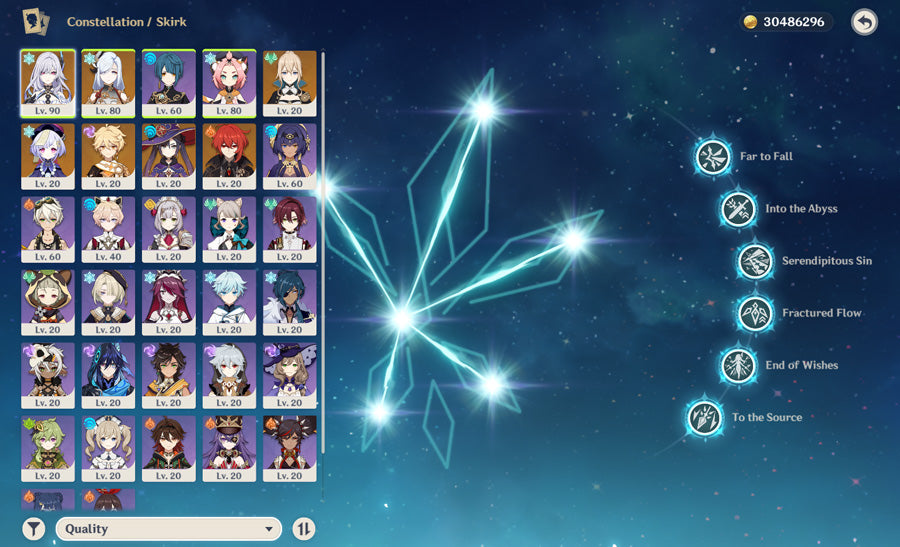Open the Quality sort dropdown
Image resolution: width=900 pixels, height=547 pixels.
click(x=168, y=529)
